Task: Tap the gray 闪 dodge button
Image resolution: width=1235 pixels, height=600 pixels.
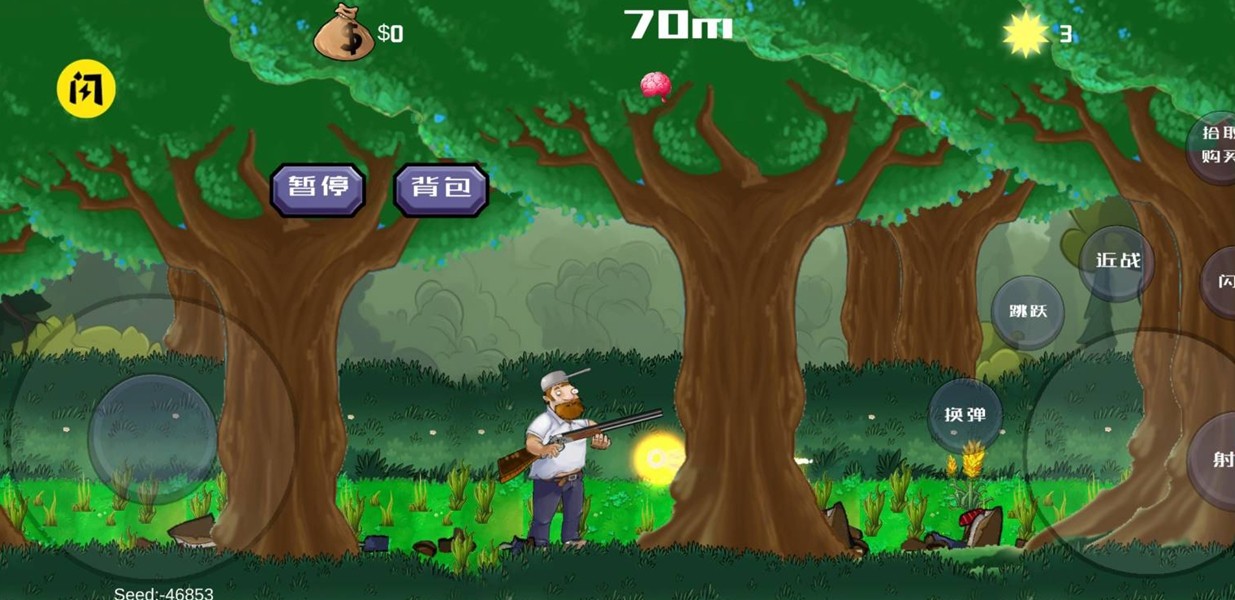Action: [x=1220, y=282]
